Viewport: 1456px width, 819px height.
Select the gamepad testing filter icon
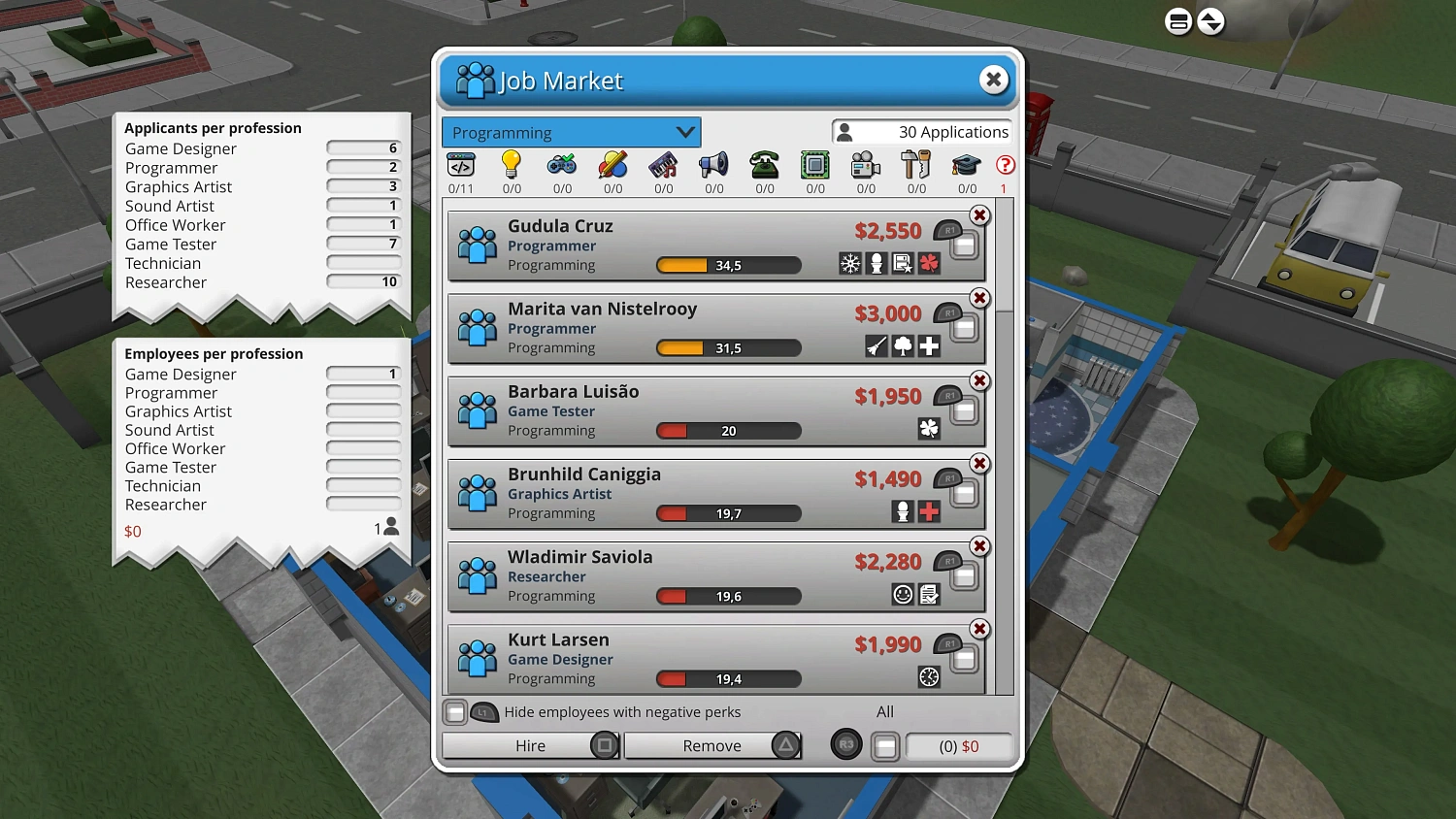point(562,165)
